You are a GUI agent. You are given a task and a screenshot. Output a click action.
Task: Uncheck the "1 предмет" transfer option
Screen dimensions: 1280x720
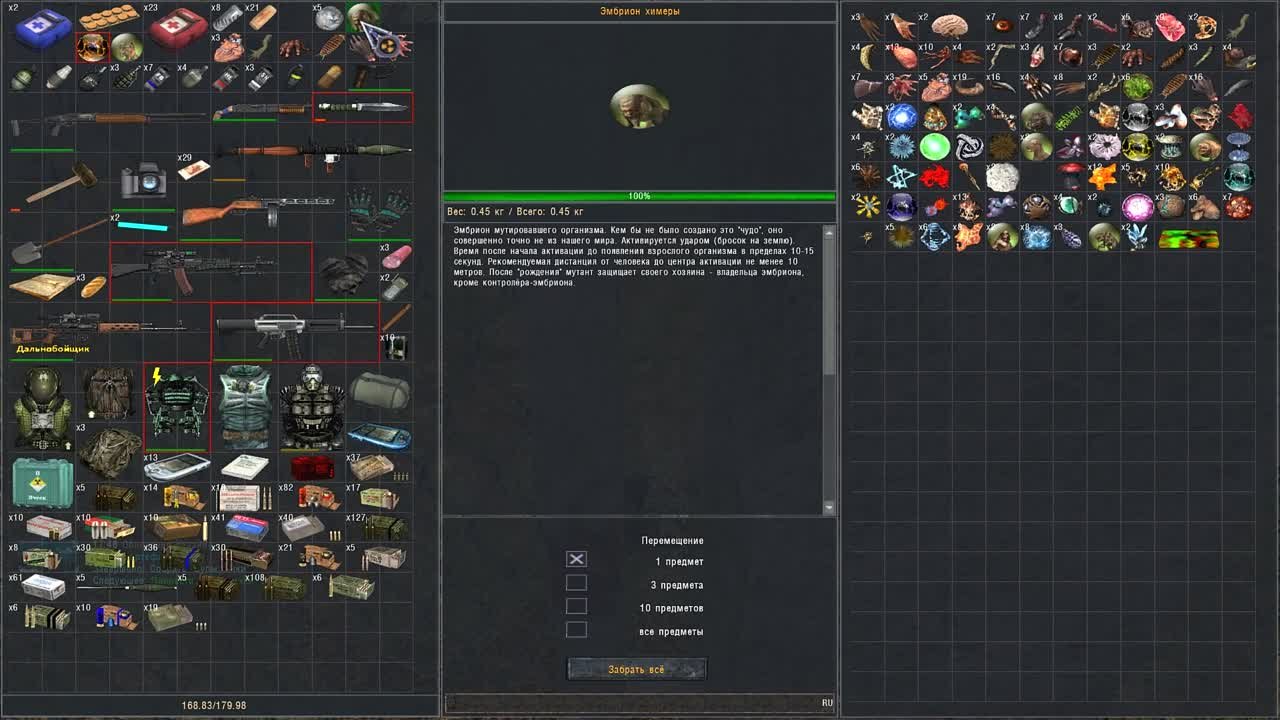pyautogui.click(x=575, y=559)
